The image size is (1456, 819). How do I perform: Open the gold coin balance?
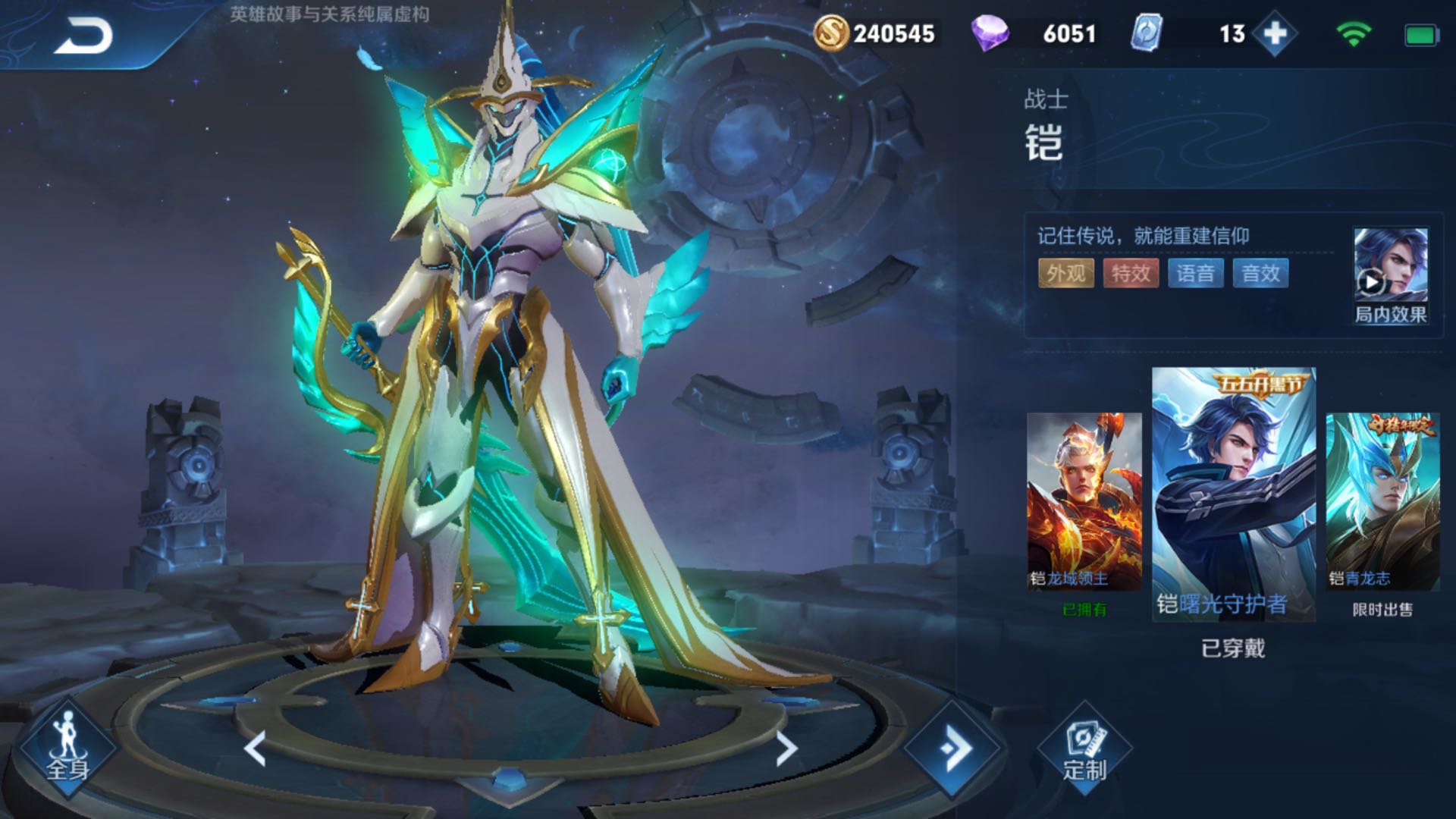tap(874, 33)
